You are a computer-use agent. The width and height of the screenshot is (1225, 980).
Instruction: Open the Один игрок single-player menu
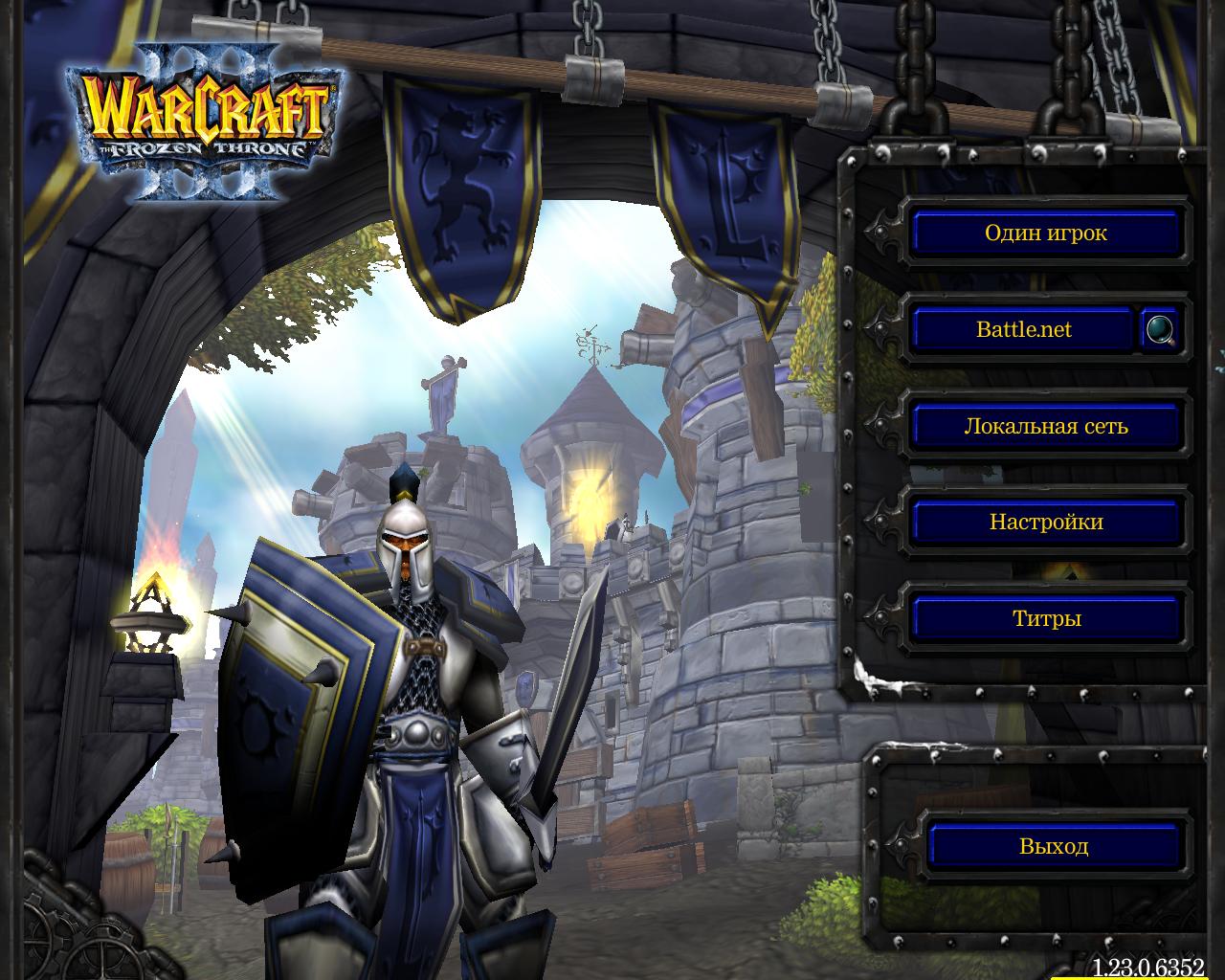(x=1045, y=233)
